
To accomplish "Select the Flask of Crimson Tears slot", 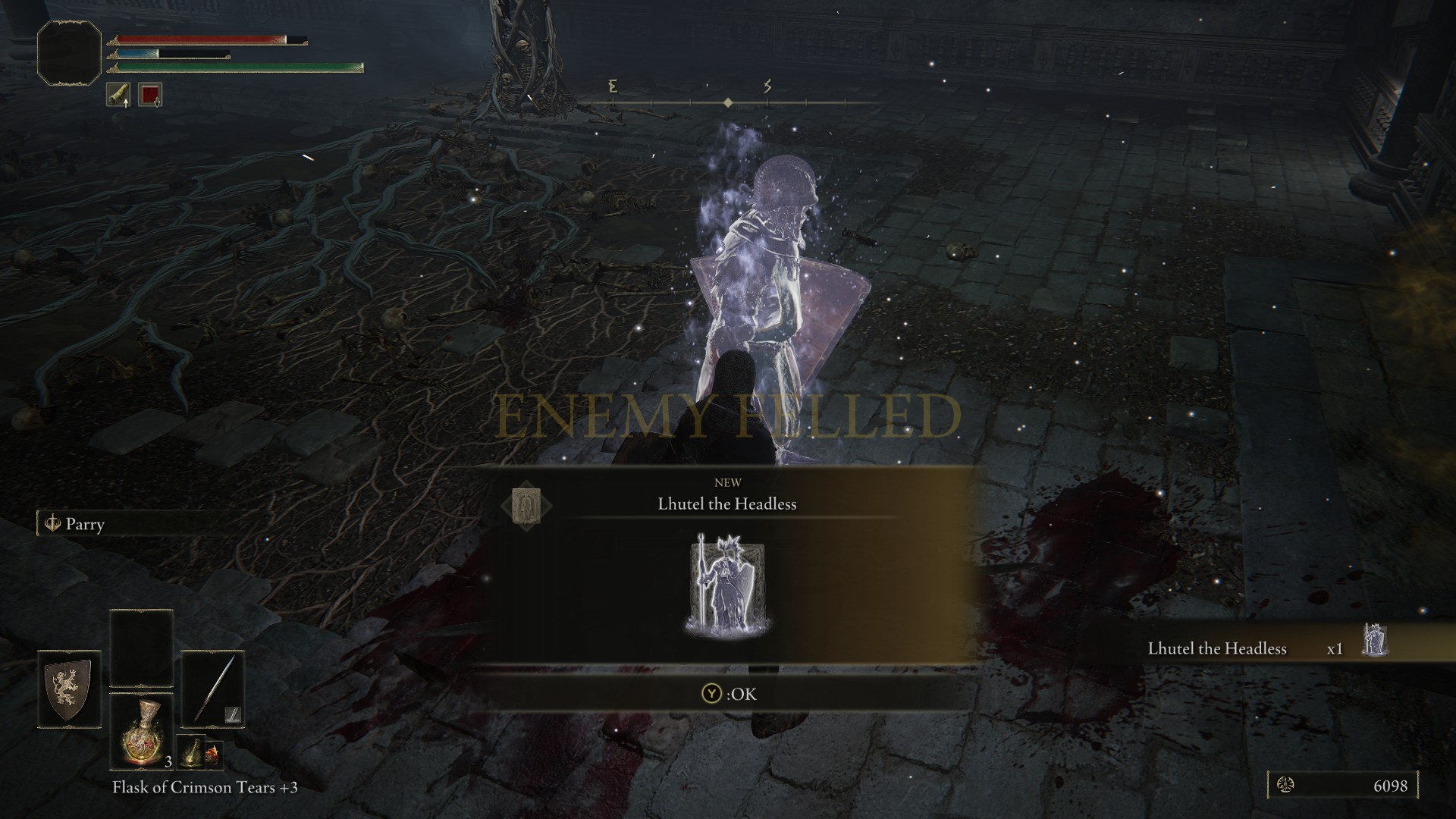I will (x=142, y=730).
